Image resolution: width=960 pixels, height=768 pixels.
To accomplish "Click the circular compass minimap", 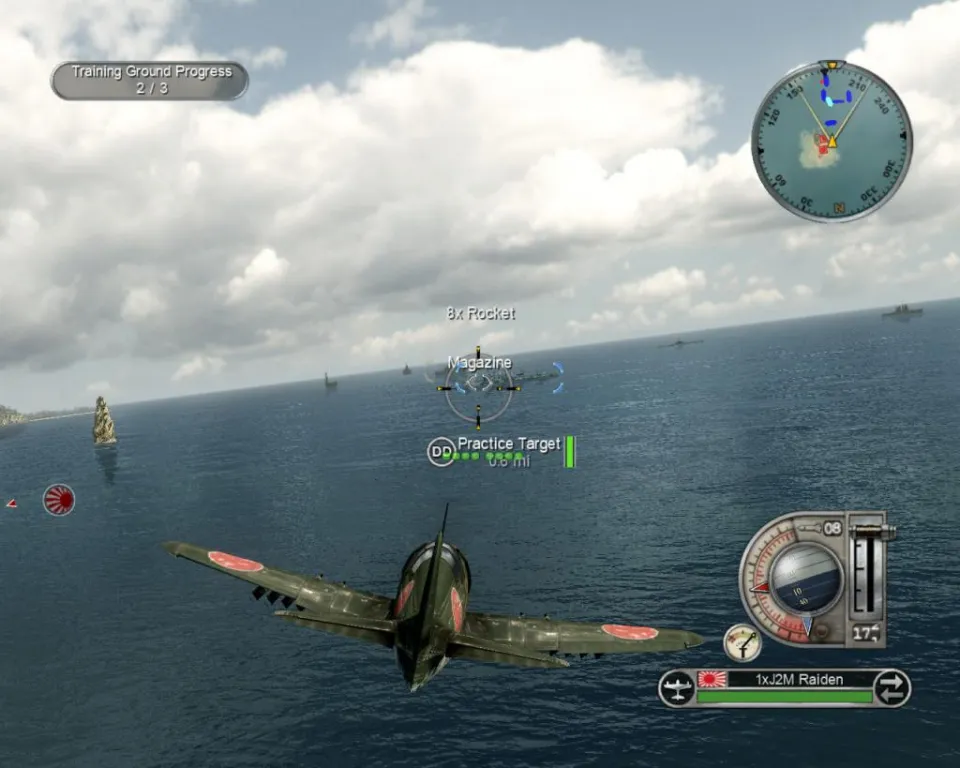I will 831,141.
